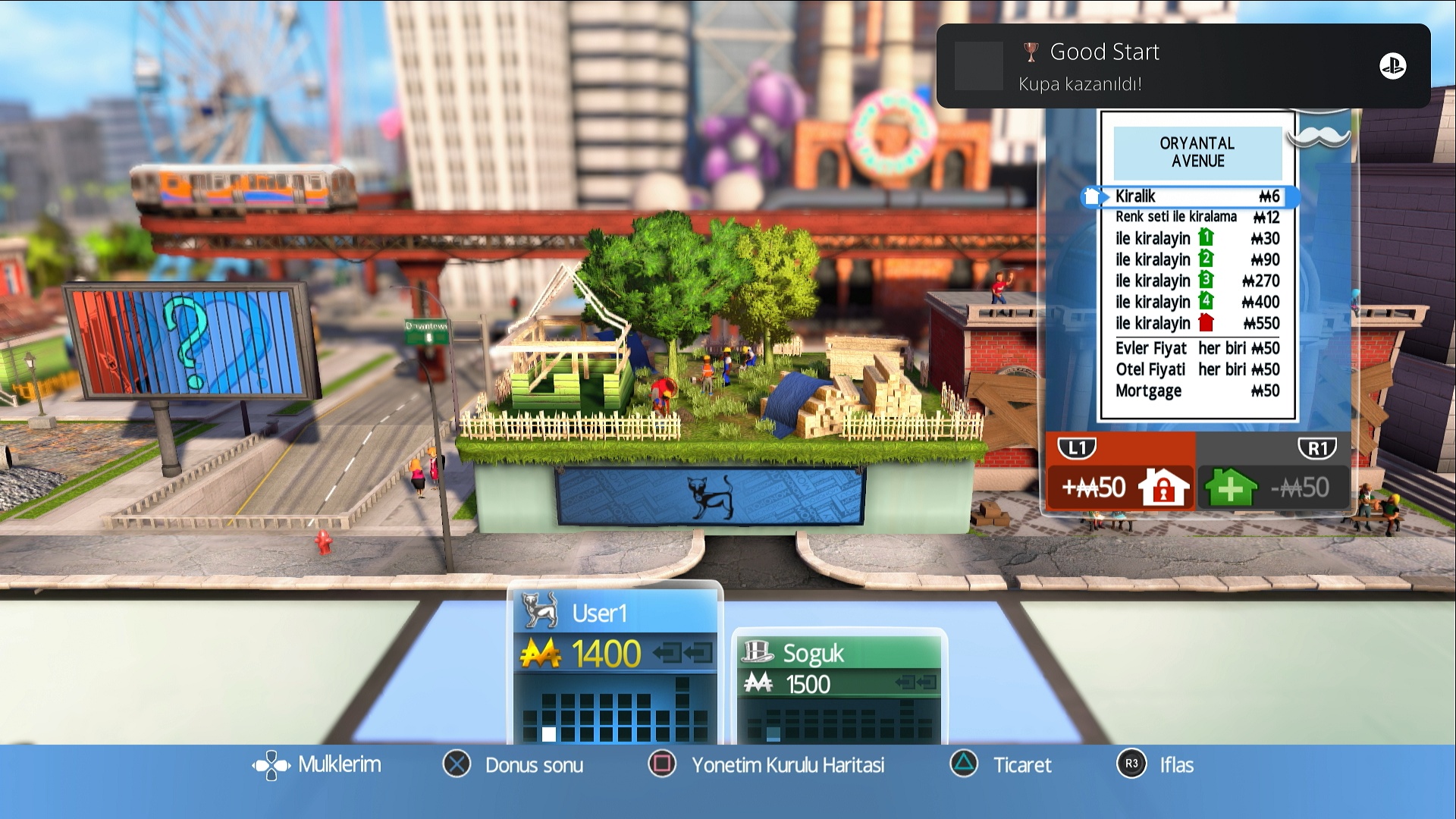The width and height of the screenshot is (1456, 819).
Task: View the Oryantal Avenue title deed card
Action: coord(1197,265)
